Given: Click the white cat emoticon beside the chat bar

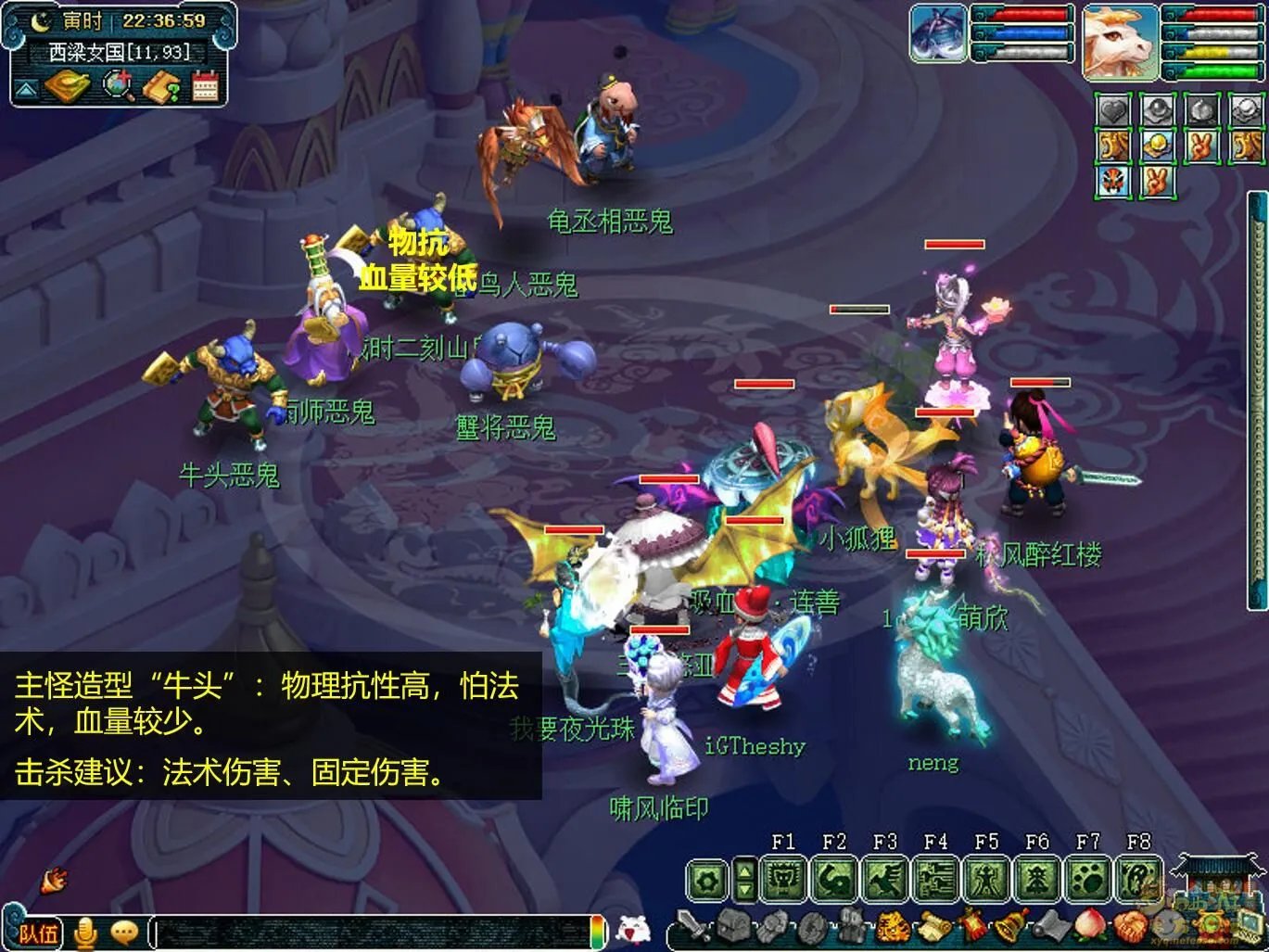Looking at the screenshot, I should [635, 929].
